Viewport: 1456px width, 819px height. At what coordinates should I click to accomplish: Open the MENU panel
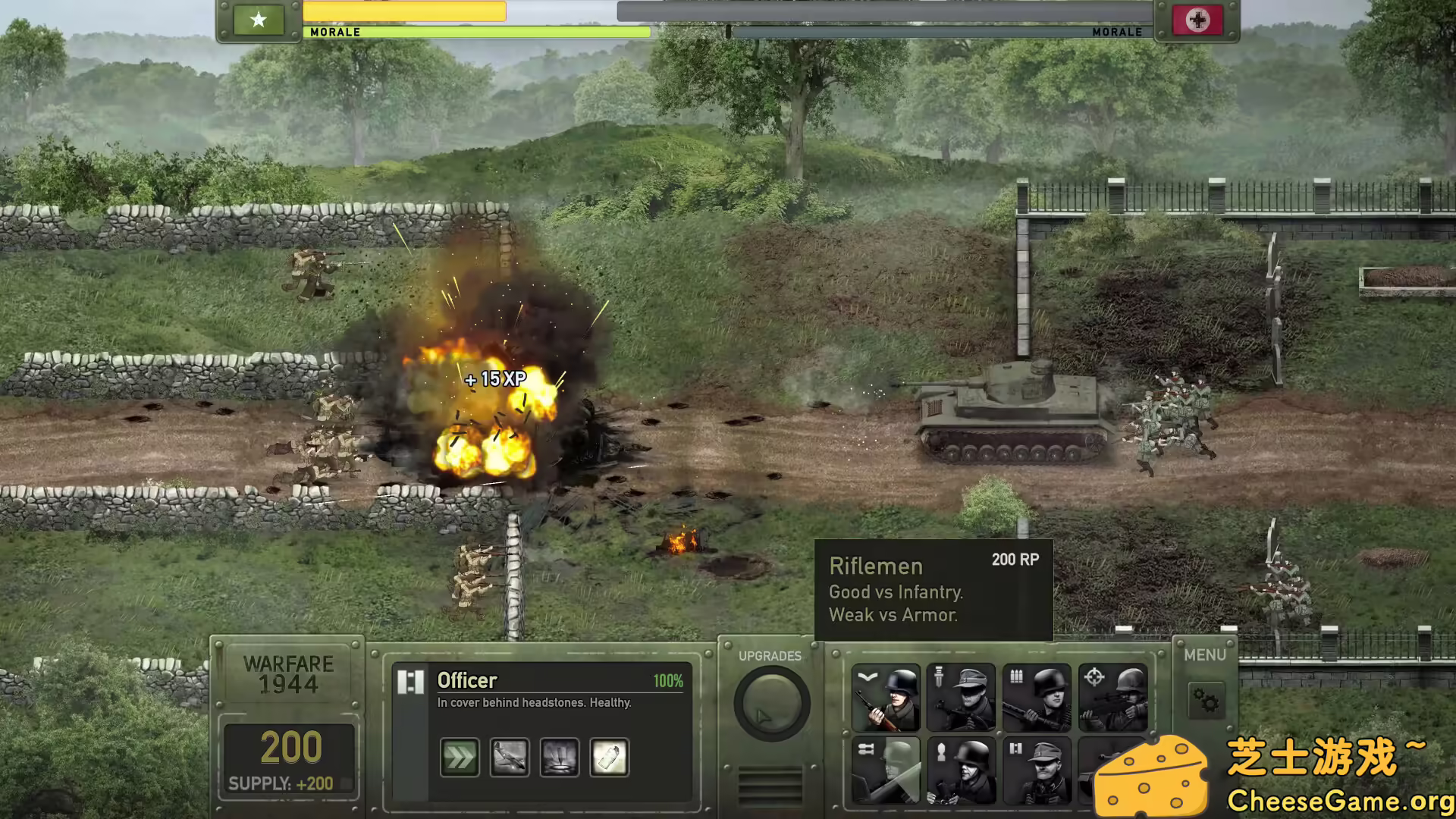1205,654
